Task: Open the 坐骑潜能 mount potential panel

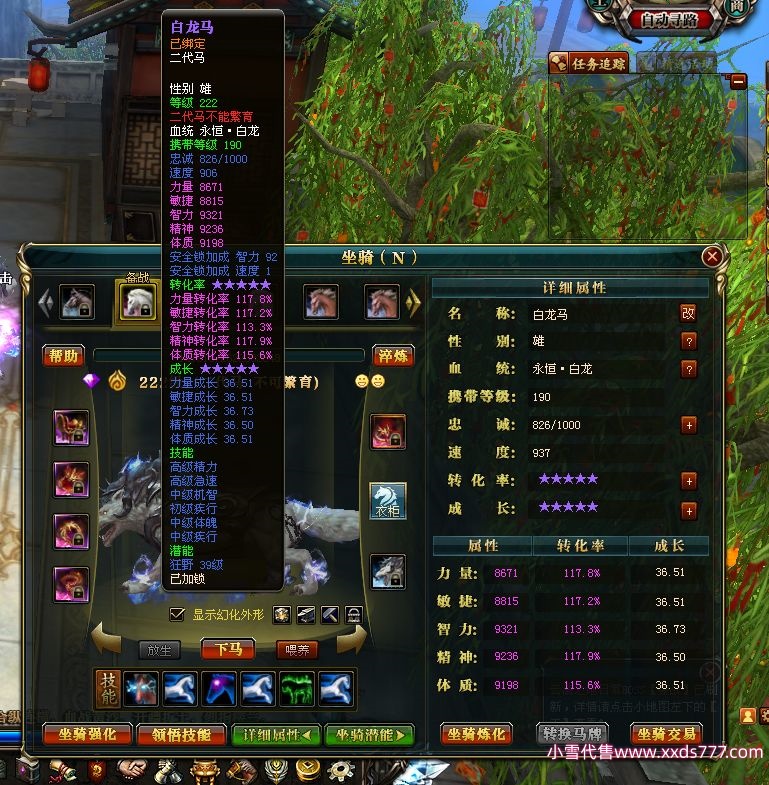Action: pos(369,735)
